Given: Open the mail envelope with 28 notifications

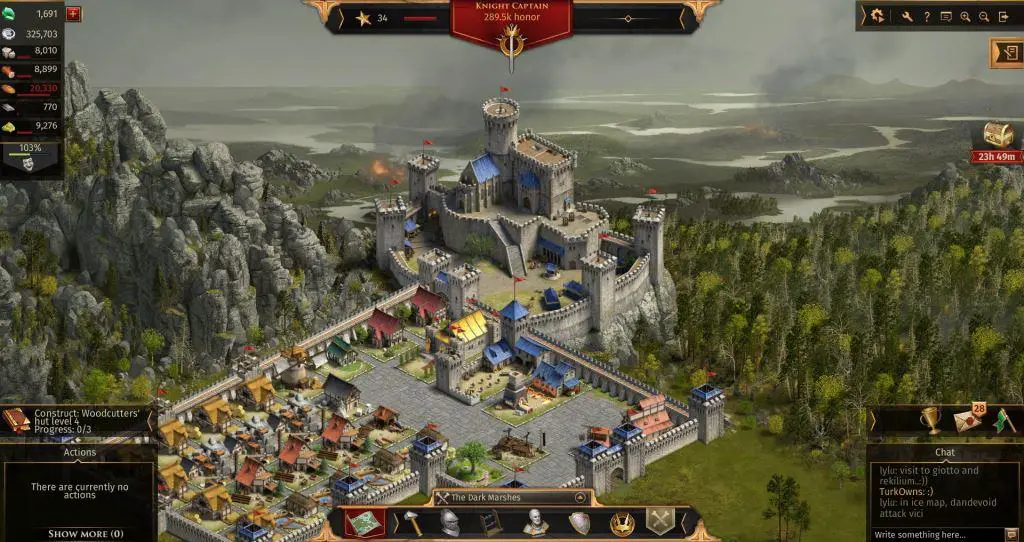Looking at the screenshot, I should coord(967,420).
